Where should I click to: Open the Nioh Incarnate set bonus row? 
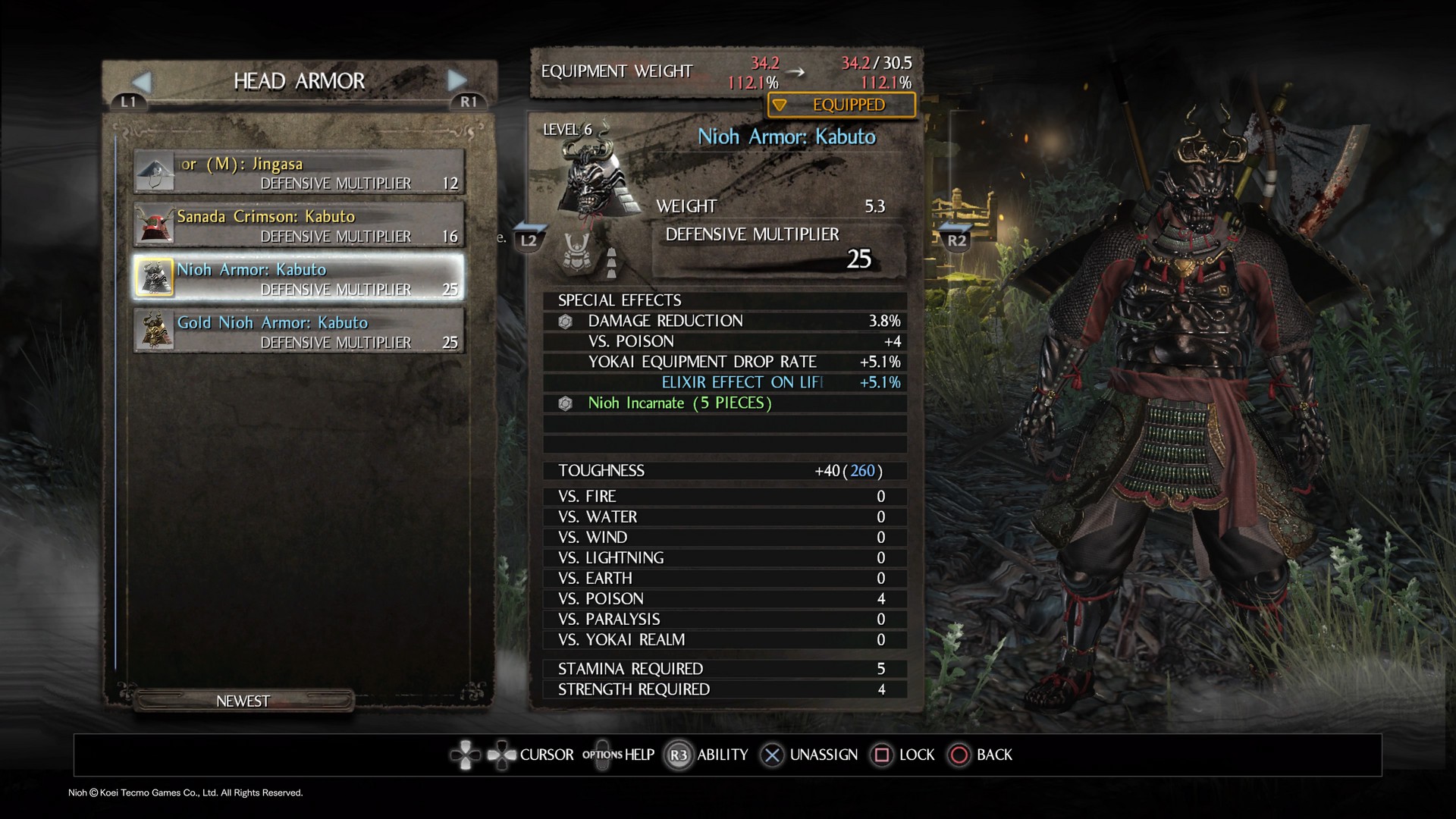pos(724,403)
